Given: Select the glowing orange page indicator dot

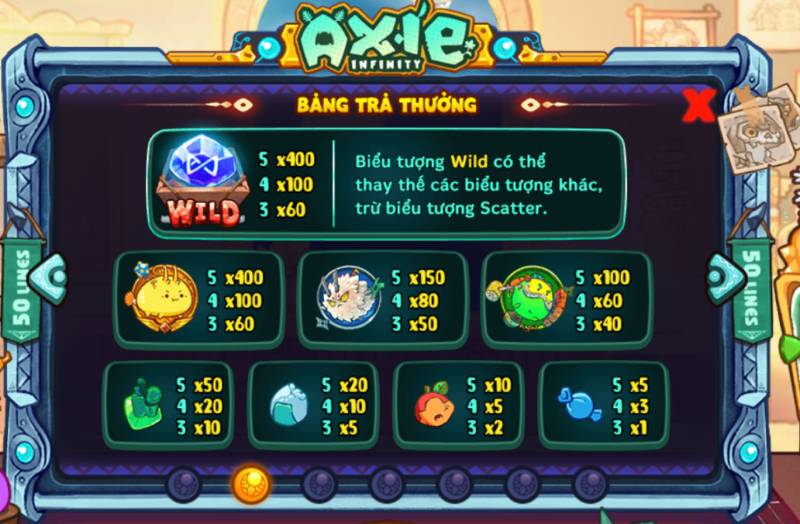Looking at the screenshot, I should click(250, 484).
